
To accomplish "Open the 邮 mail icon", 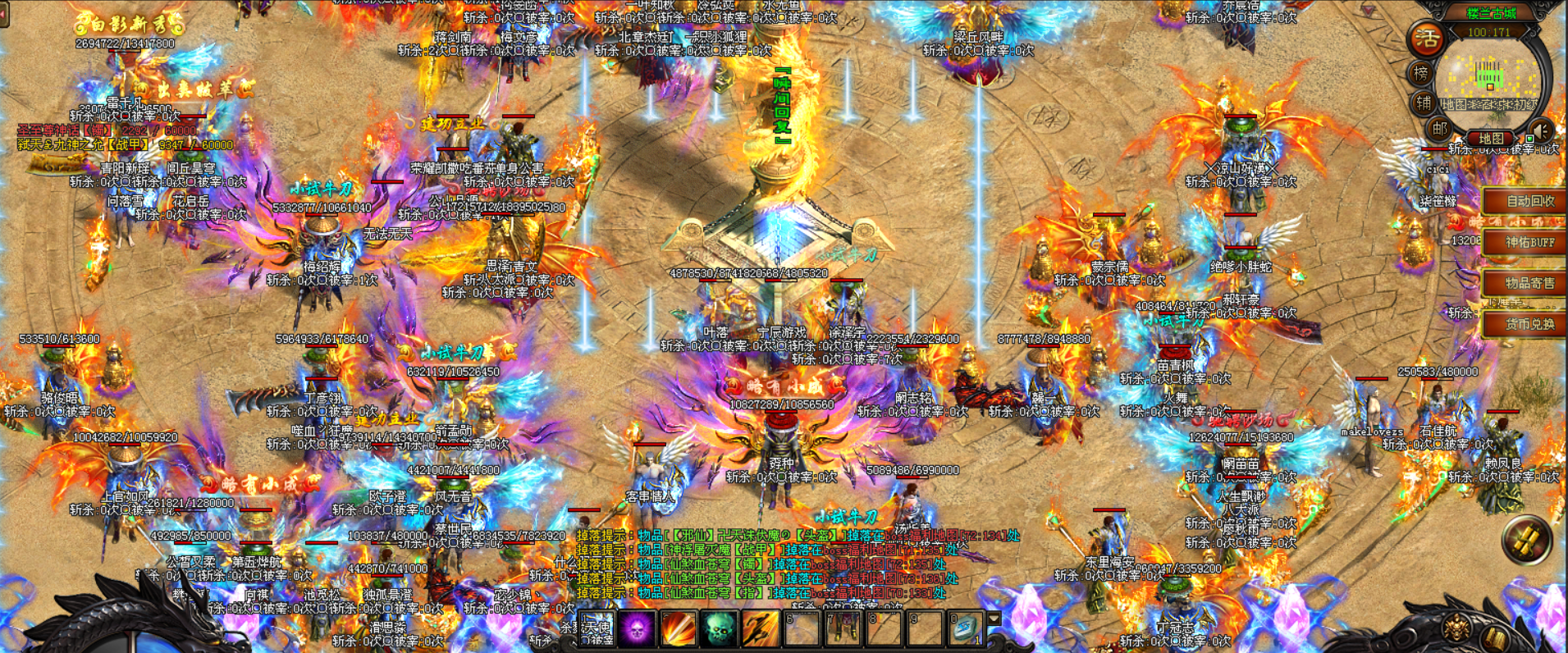I will [x=1439, y=129].
